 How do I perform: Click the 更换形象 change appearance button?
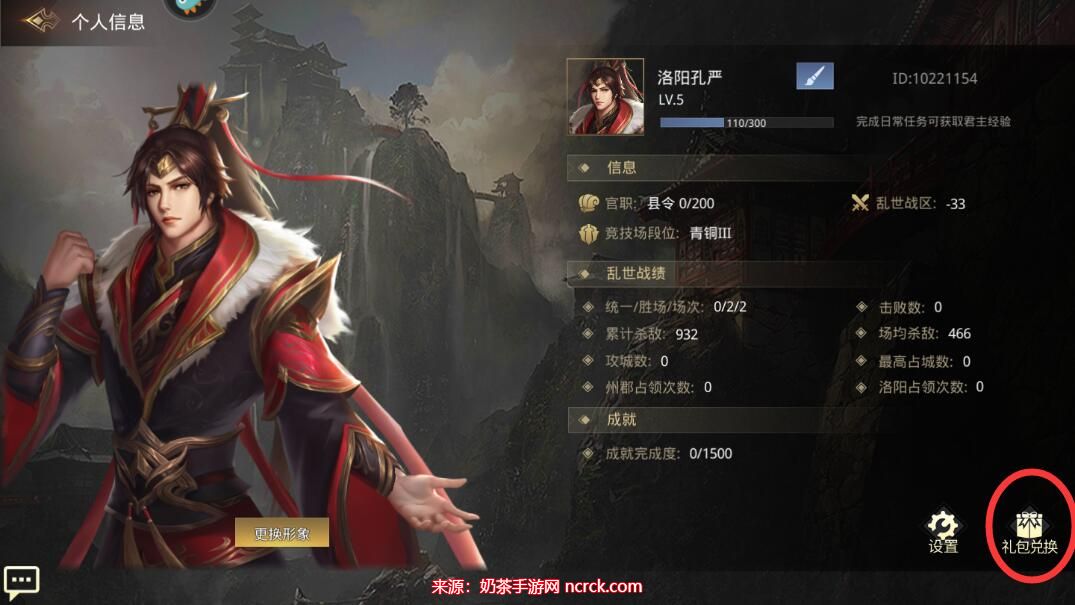282,533
